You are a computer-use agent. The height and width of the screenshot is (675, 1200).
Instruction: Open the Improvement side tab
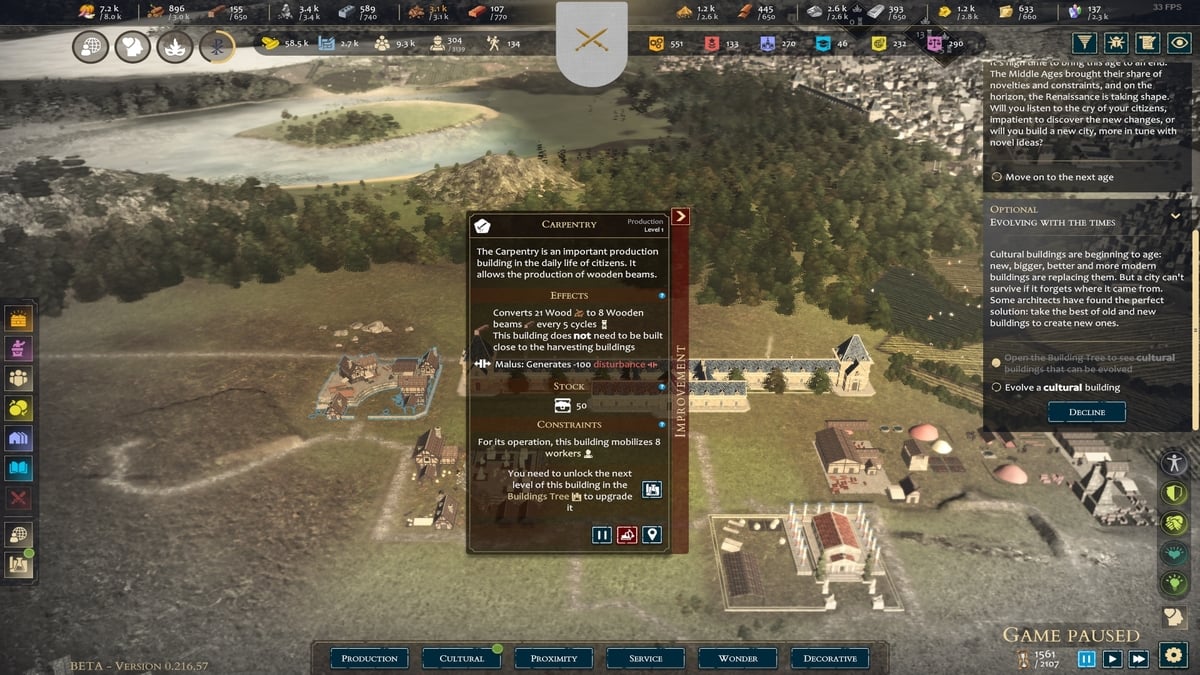[680, 390]
